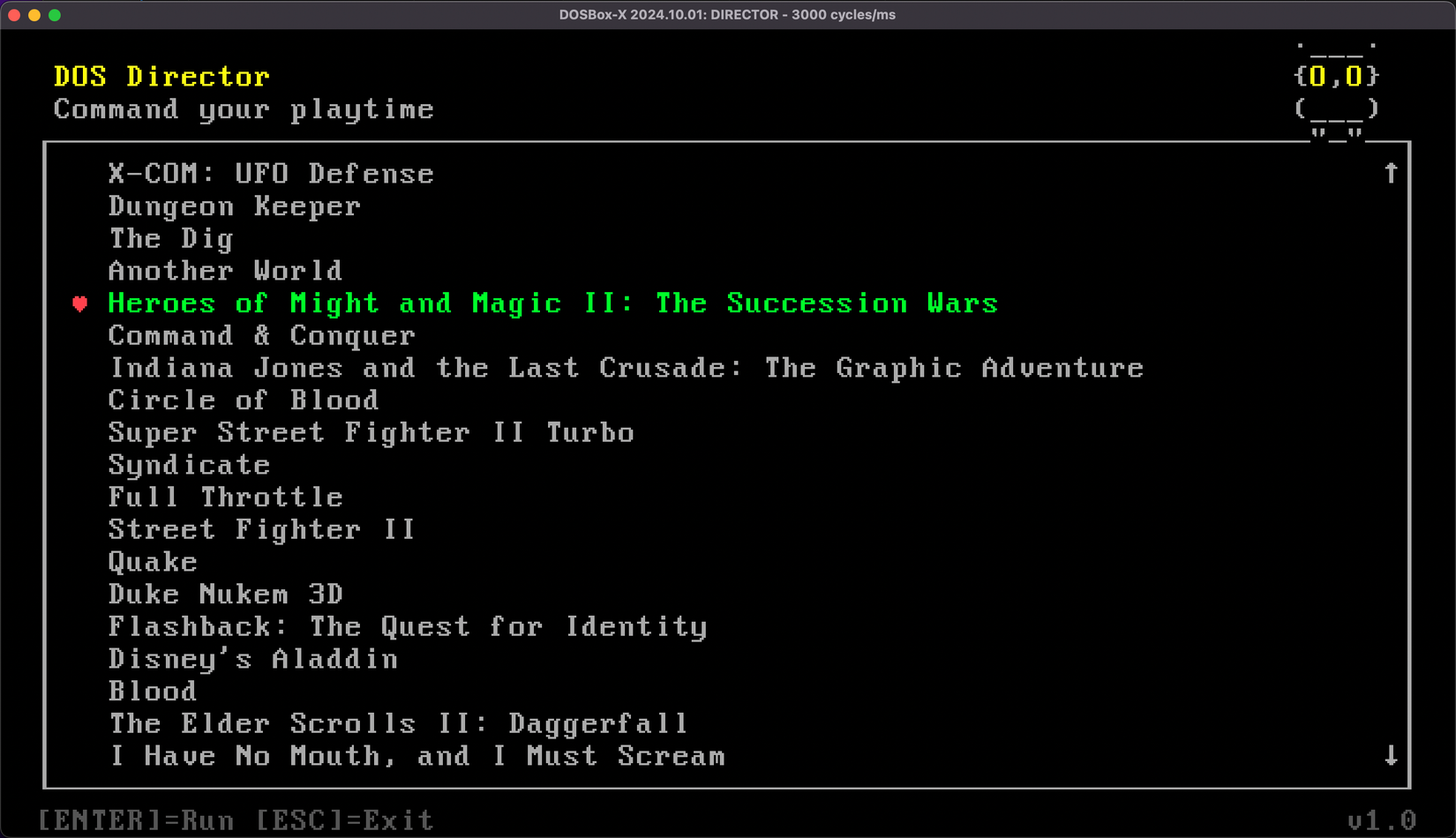This screenshot has width=1456, height=838.
Task: Click the DOSBox-X title bar text
Action: click(727, 14)
